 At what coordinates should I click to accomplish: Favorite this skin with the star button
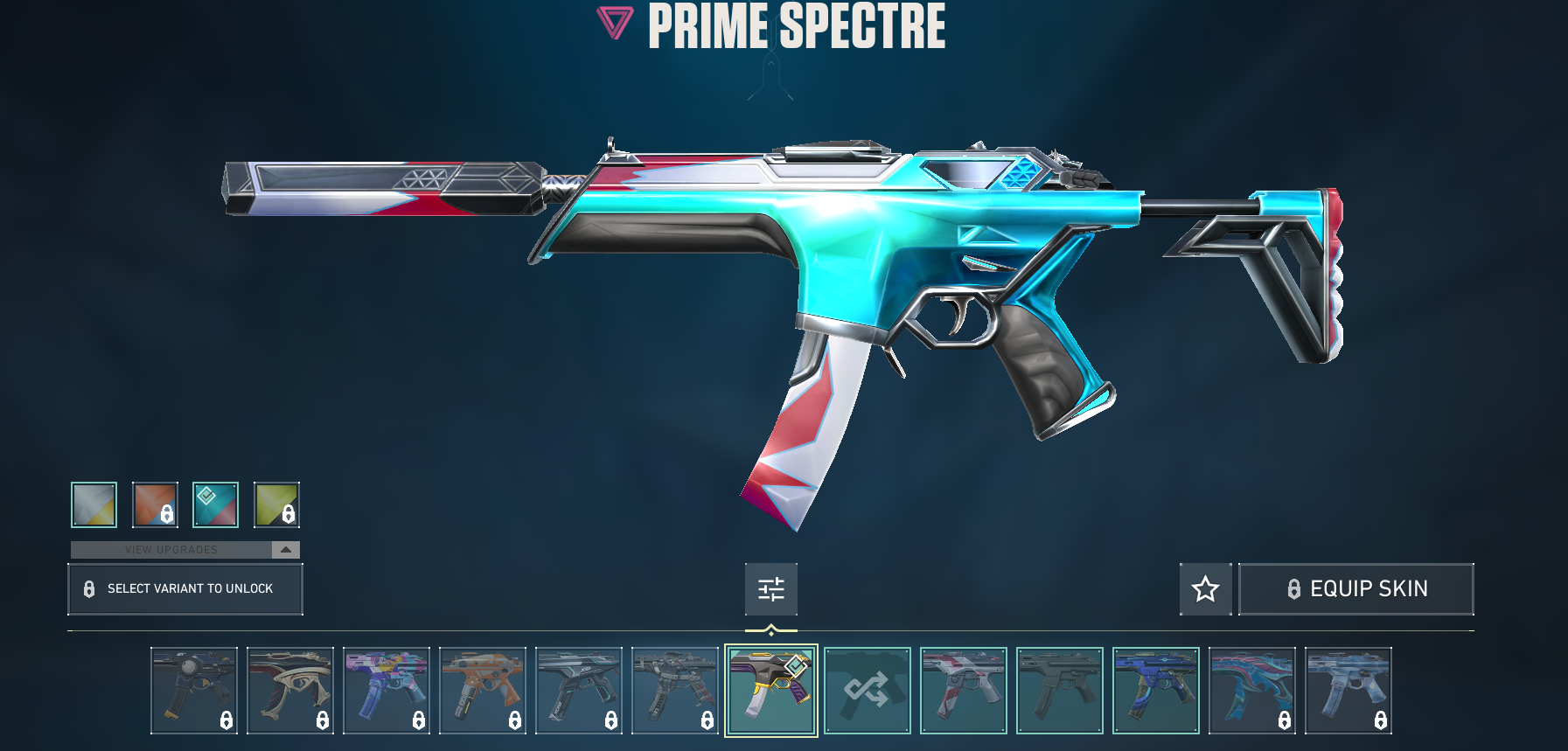click(1205, 588)
